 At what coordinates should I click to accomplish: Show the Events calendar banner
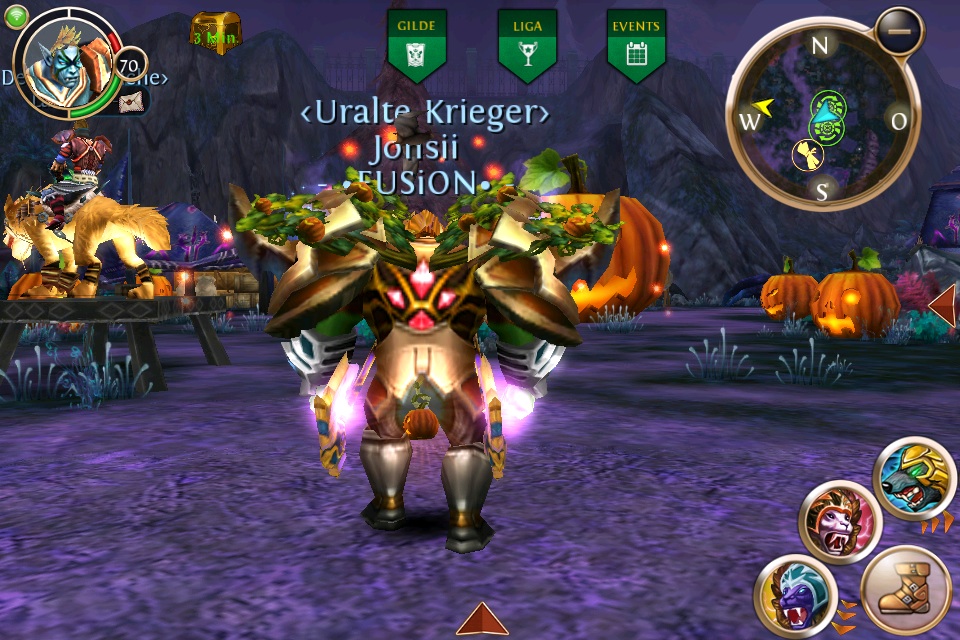tap(636, 44)
